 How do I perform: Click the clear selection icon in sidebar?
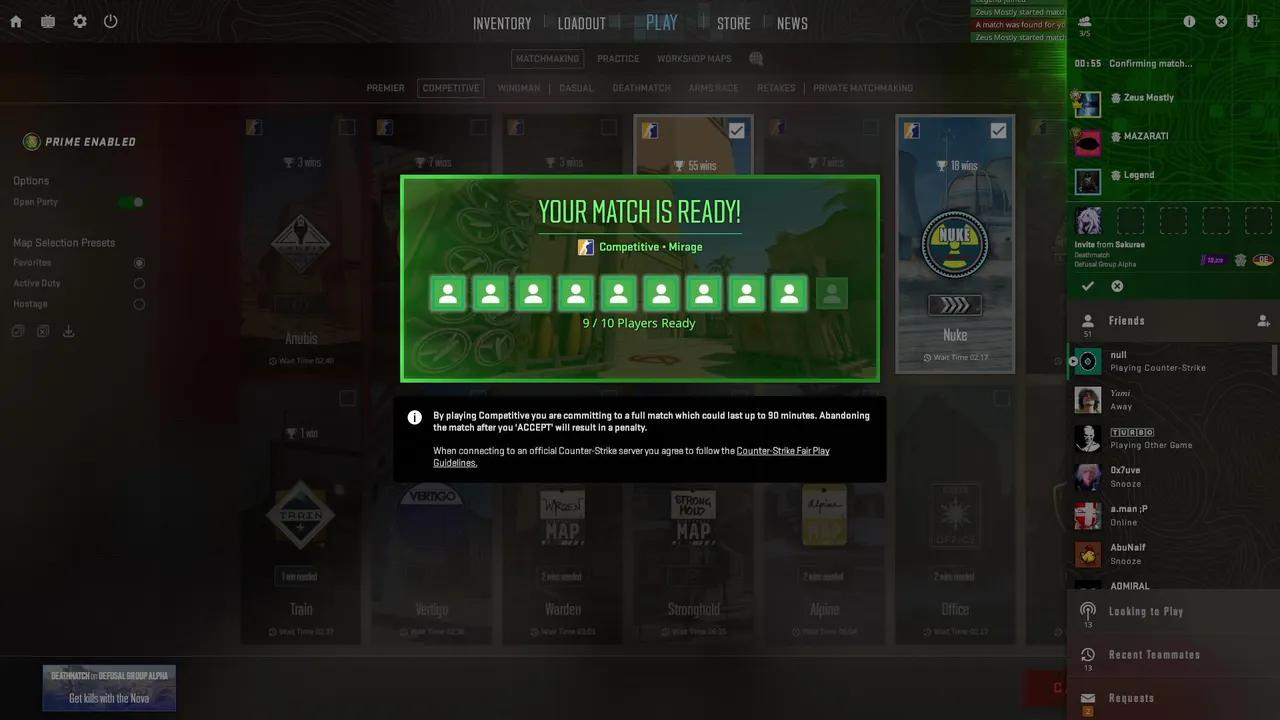click(42, 330)
